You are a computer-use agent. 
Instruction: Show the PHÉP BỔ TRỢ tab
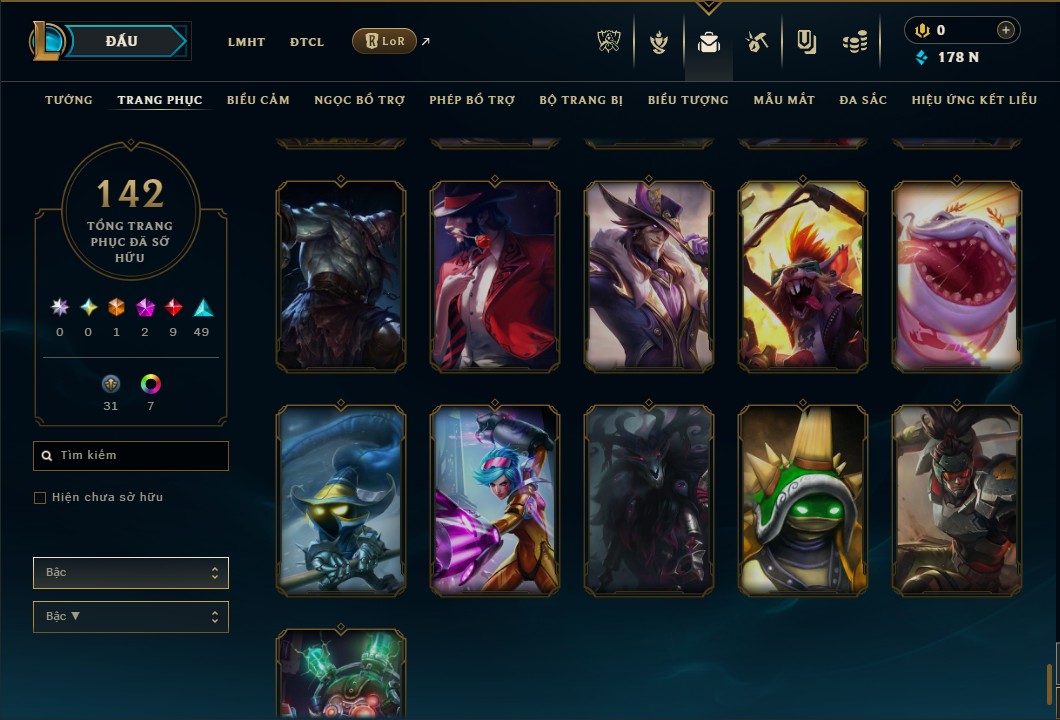(472, 100)
